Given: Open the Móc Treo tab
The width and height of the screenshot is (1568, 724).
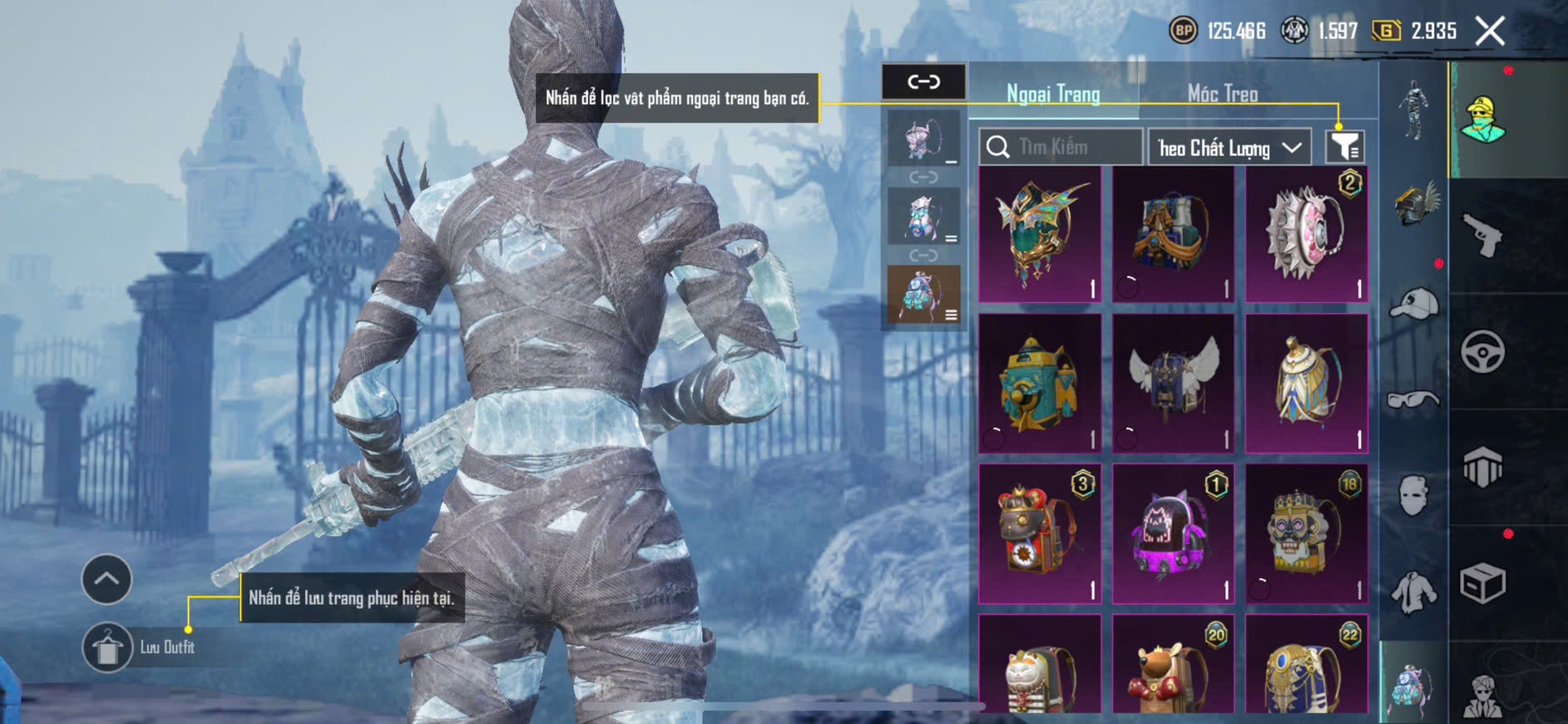Looking at the screenshot, I should click(1222, 94).
